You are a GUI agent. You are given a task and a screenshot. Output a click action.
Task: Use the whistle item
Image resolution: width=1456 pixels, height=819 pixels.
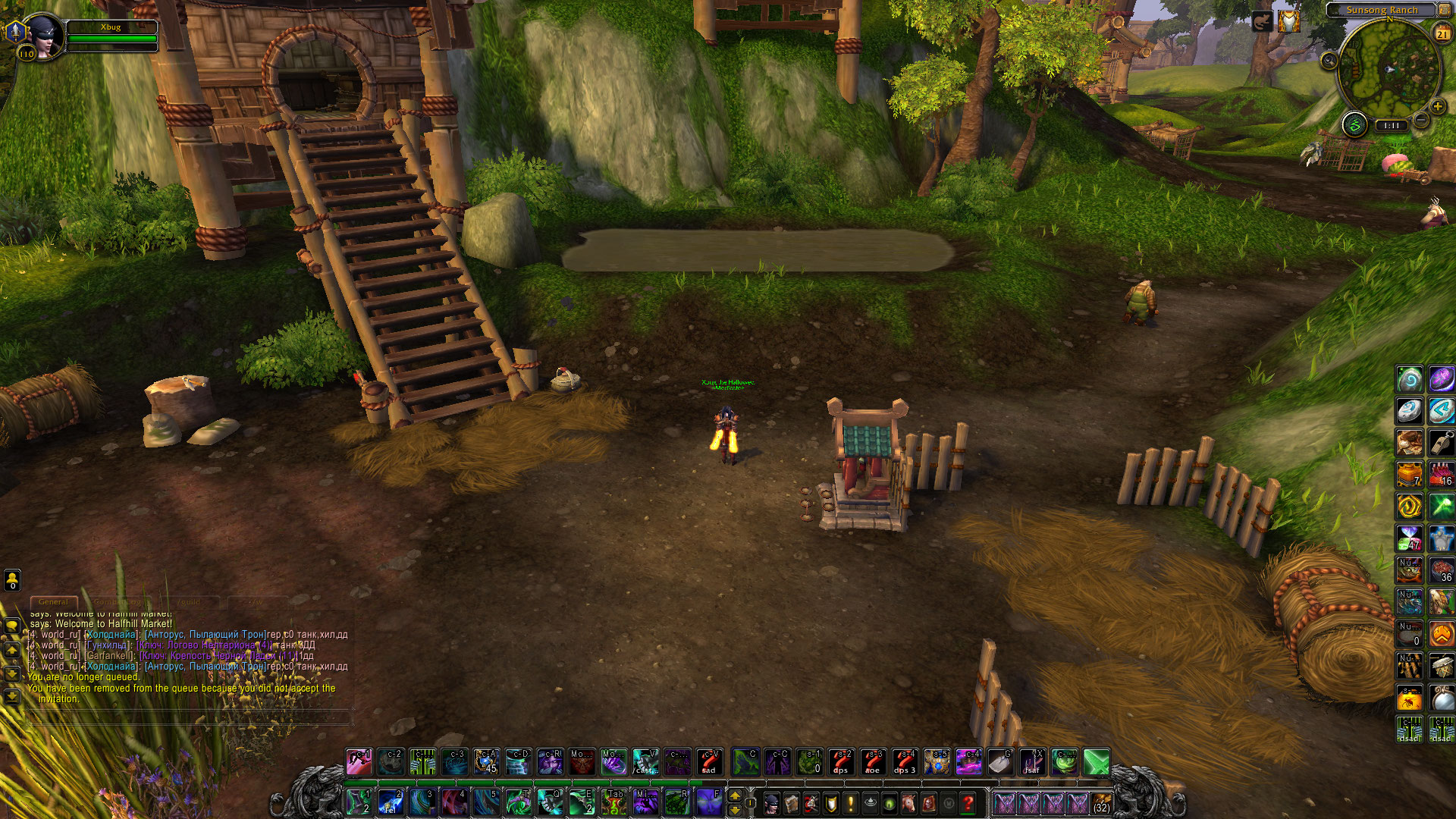click(1442, 442)
